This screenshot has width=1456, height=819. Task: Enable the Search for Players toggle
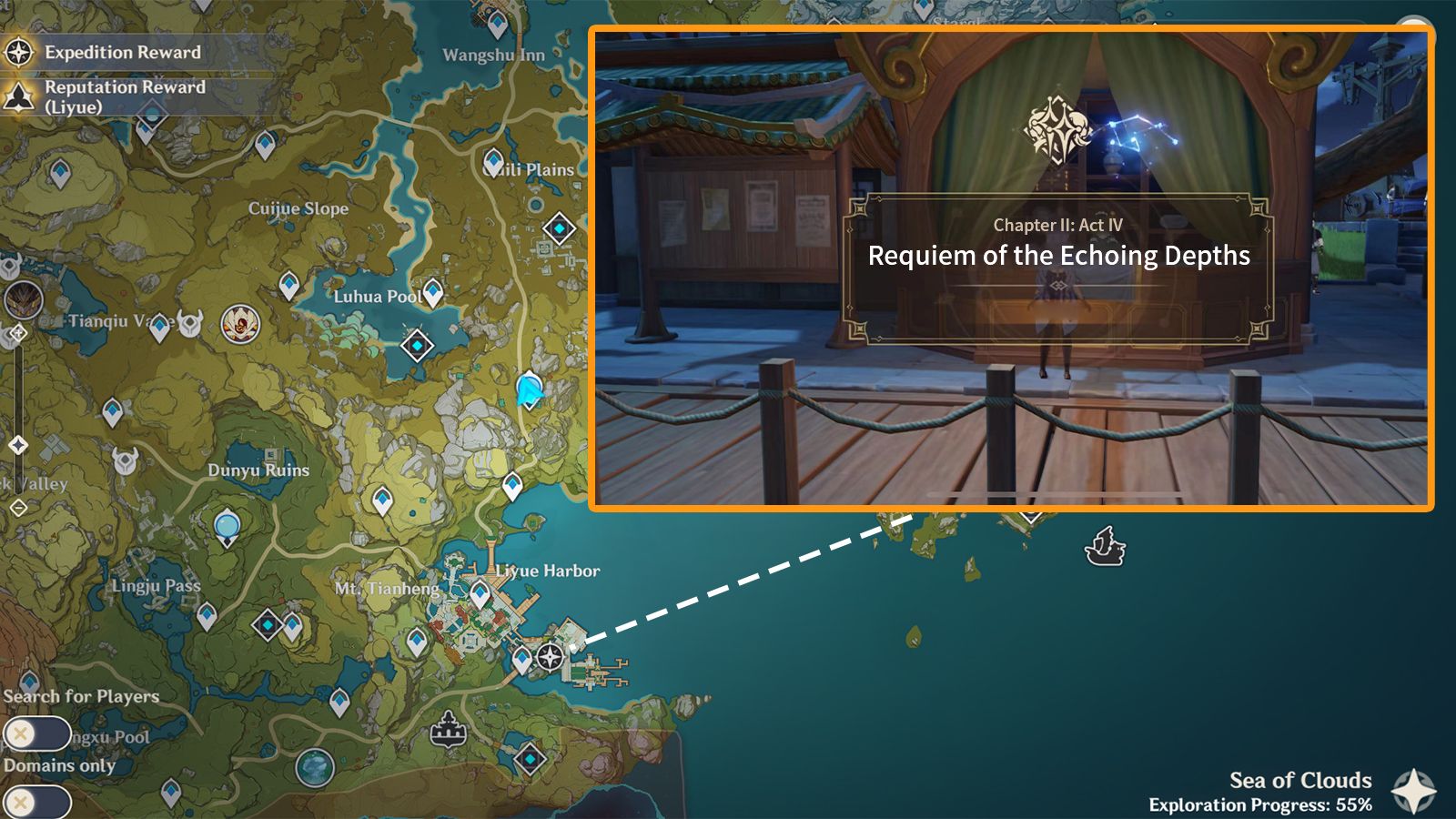[x=36, y=733]
